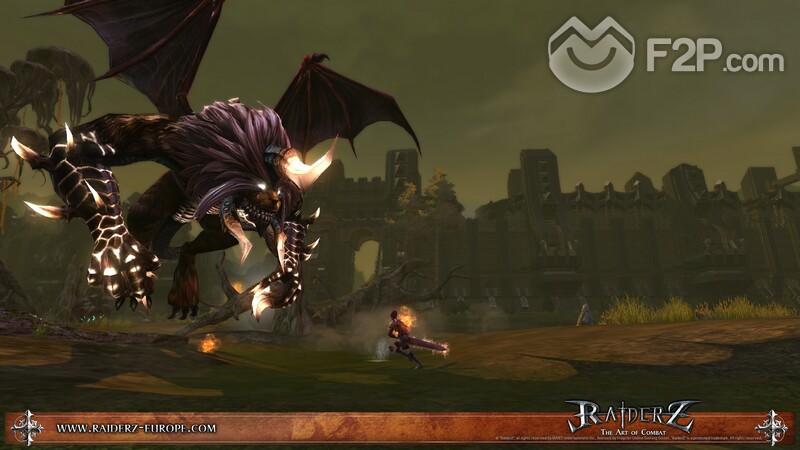Image resolution: width=800 pixels, height=450 pixels.
Task: Click the F2P.com watermark logo
Action: 665,55
